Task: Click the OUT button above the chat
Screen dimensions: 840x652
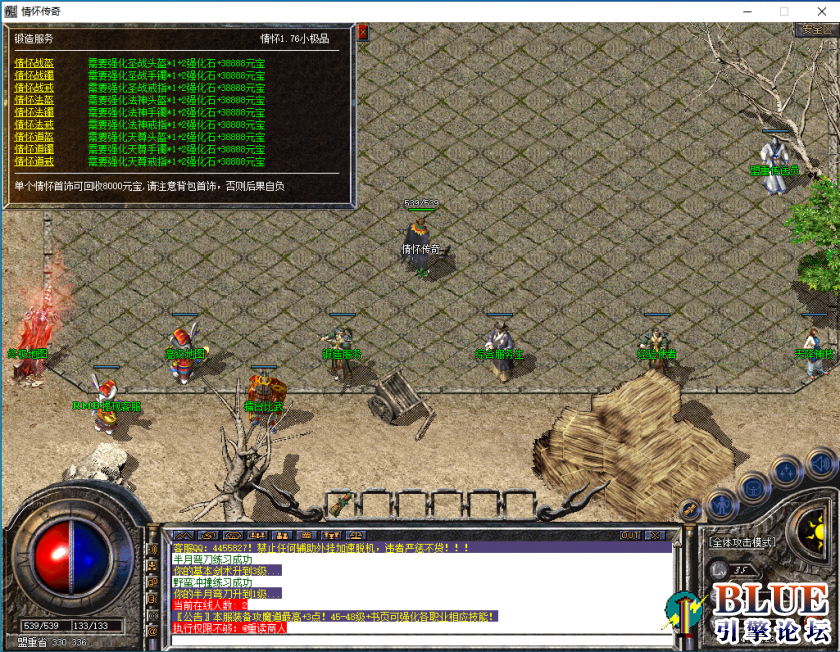Action: (631, 535)
